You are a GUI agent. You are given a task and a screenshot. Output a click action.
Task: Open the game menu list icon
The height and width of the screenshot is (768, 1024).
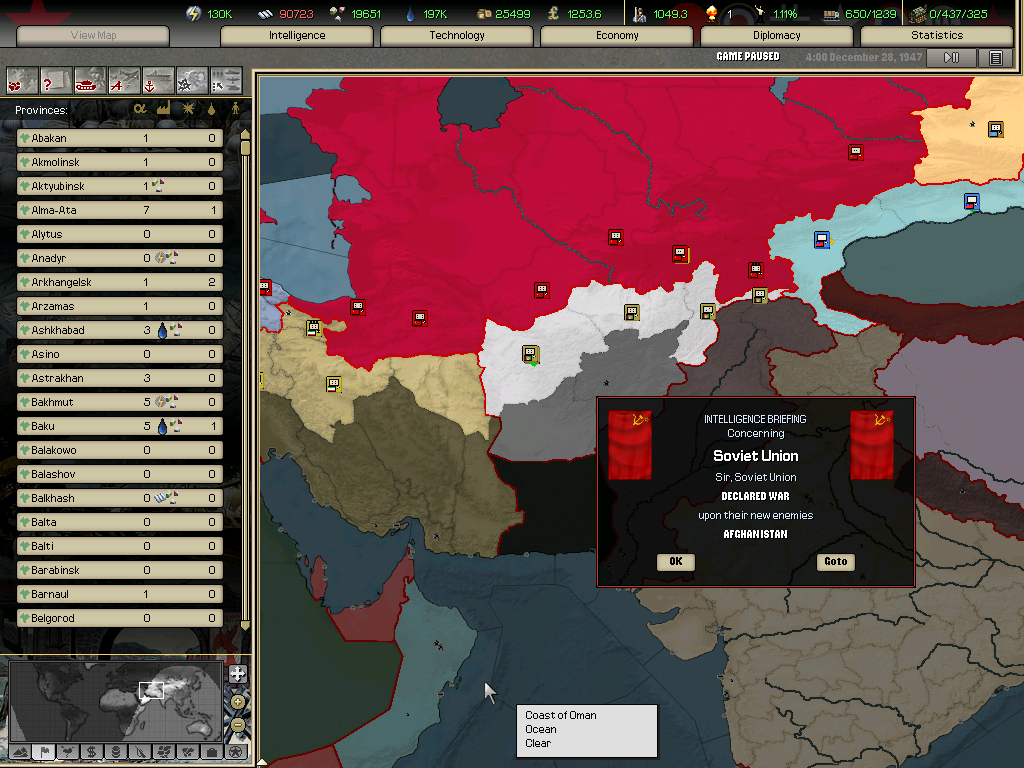point(995,57)
